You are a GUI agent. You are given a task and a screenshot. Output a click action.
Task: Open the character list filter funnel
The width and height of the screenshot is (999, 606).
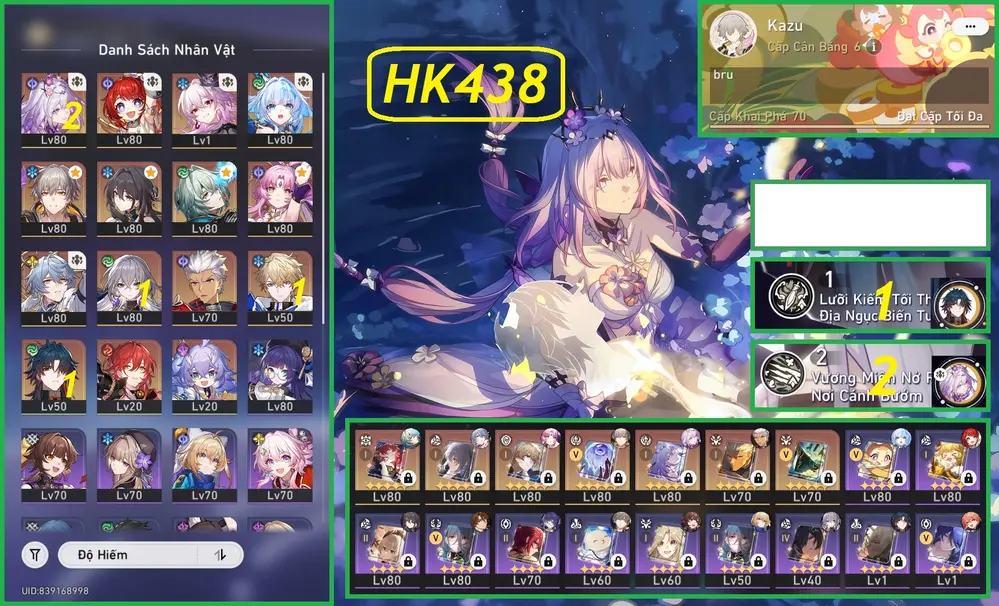[x=35, y=554]
